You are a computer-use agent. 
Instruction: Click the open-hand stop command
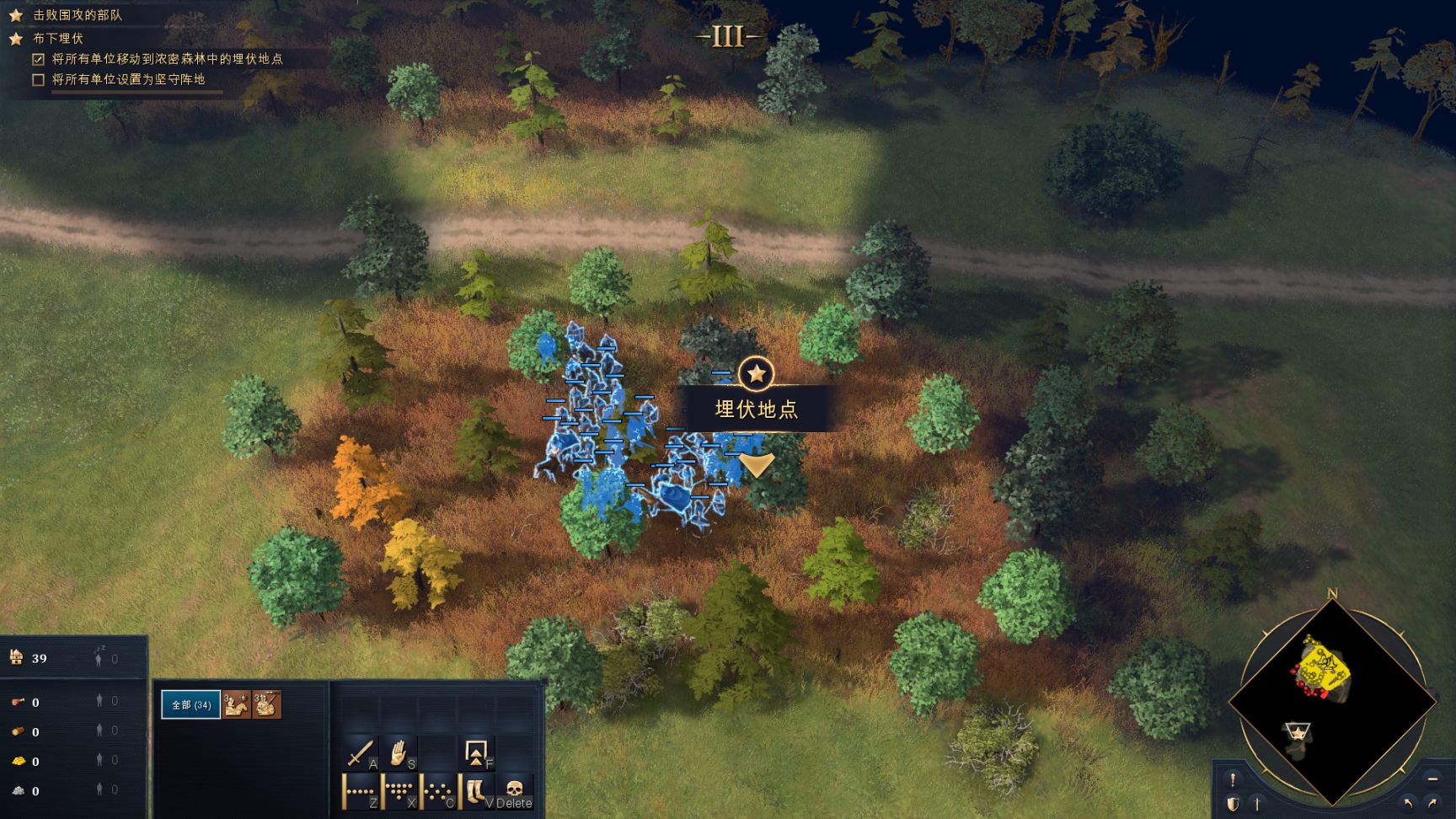(399, 752)
